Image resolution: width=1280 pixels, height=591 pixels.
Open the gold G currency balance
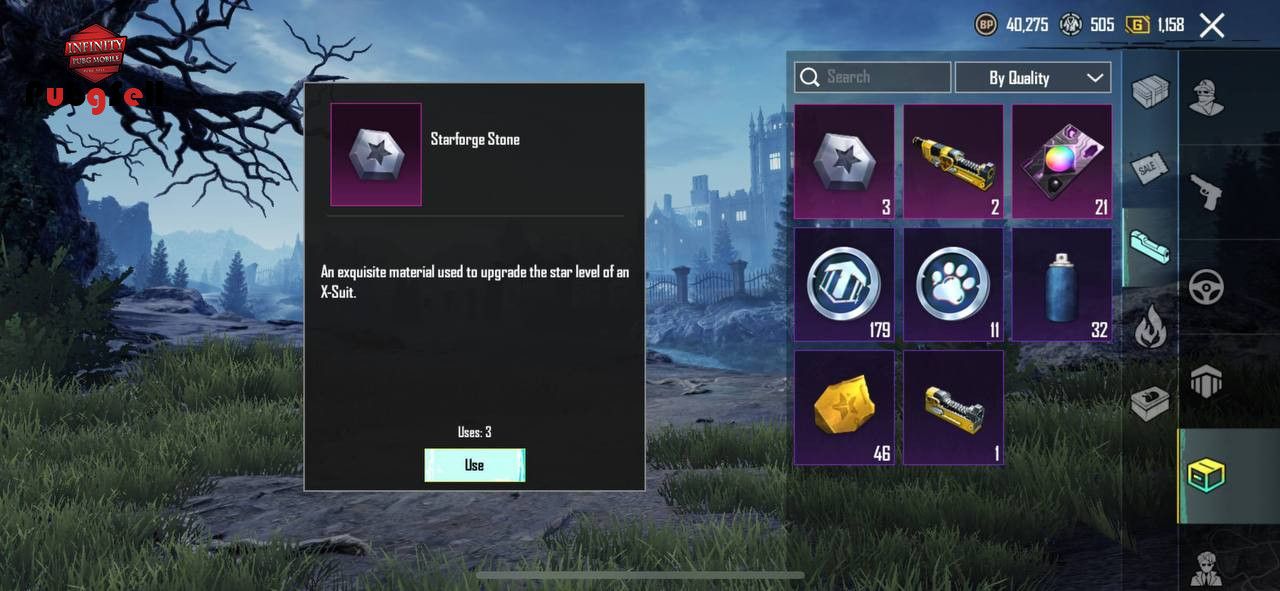(1156, 25)
